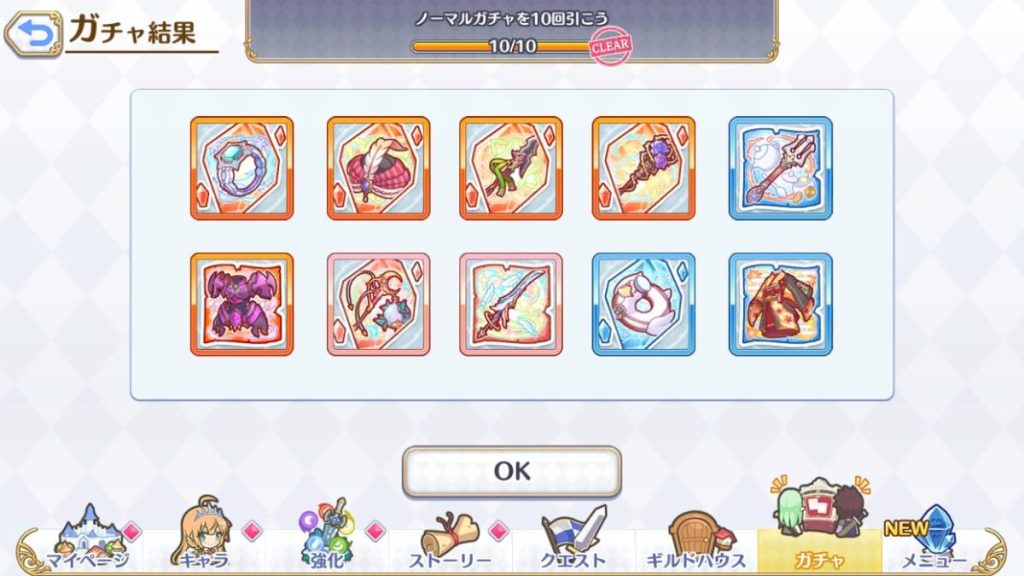Inspect the crystal ring gacha reward

pos(242,168)
